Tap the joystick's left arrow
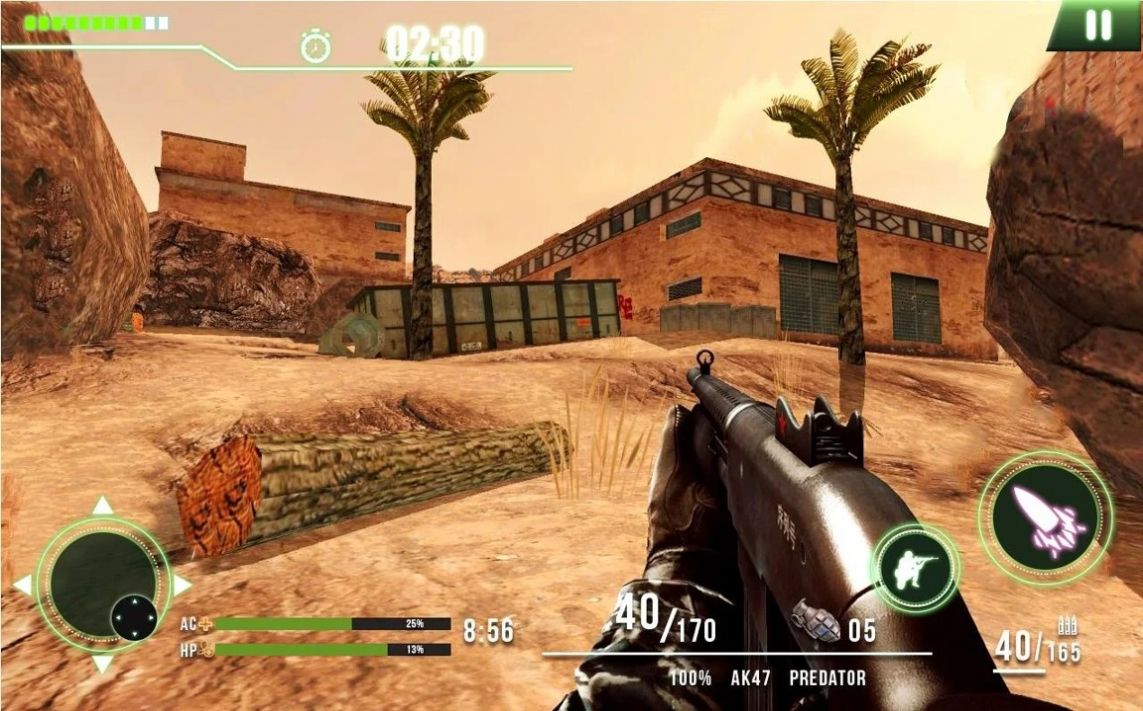Viewport: 1143px width, 711px height. [x=22, y=585]
